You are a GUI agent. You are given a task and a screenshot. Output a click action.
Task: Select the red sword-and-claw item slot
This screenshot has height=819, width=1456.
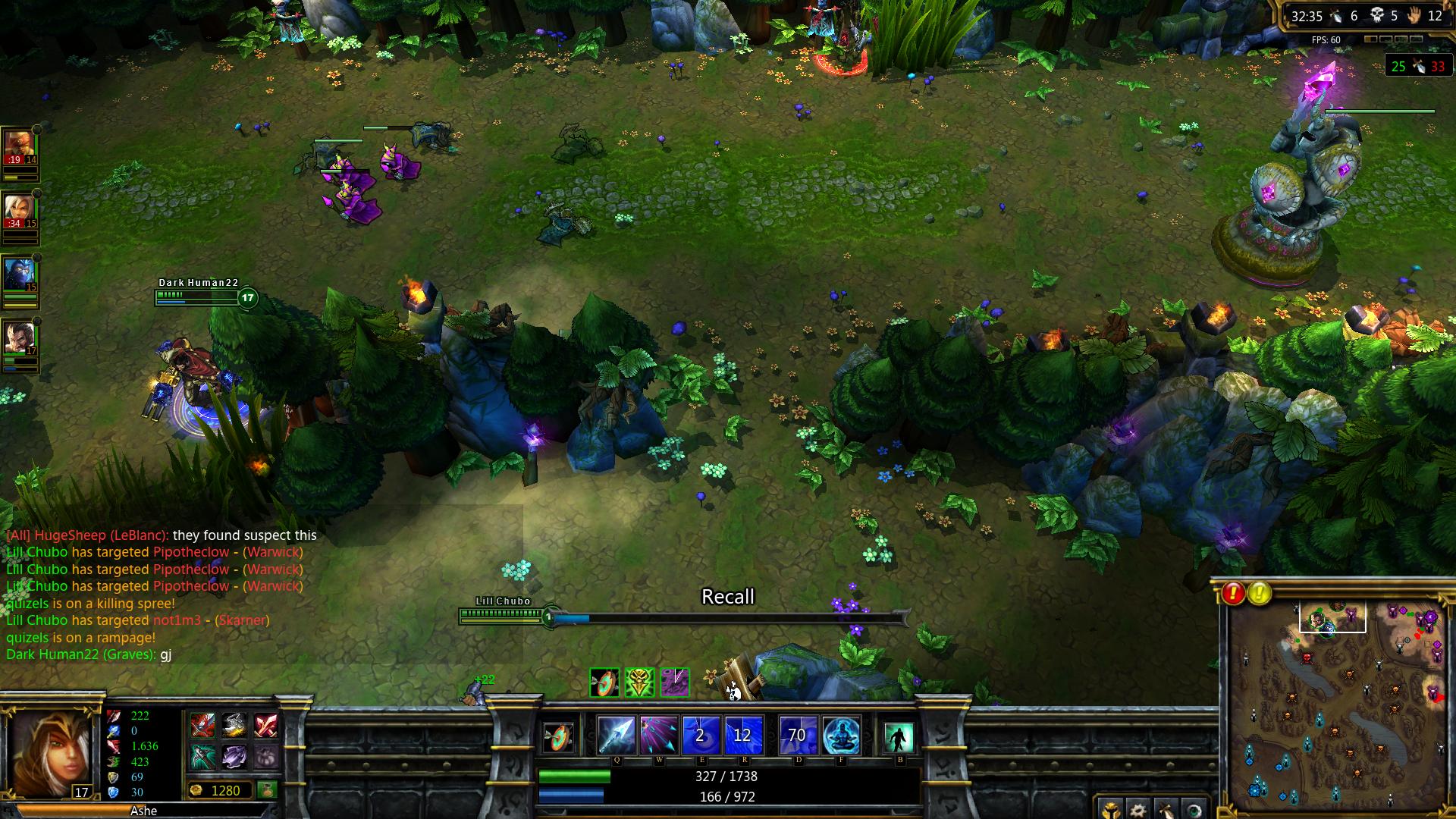[202, 726]
